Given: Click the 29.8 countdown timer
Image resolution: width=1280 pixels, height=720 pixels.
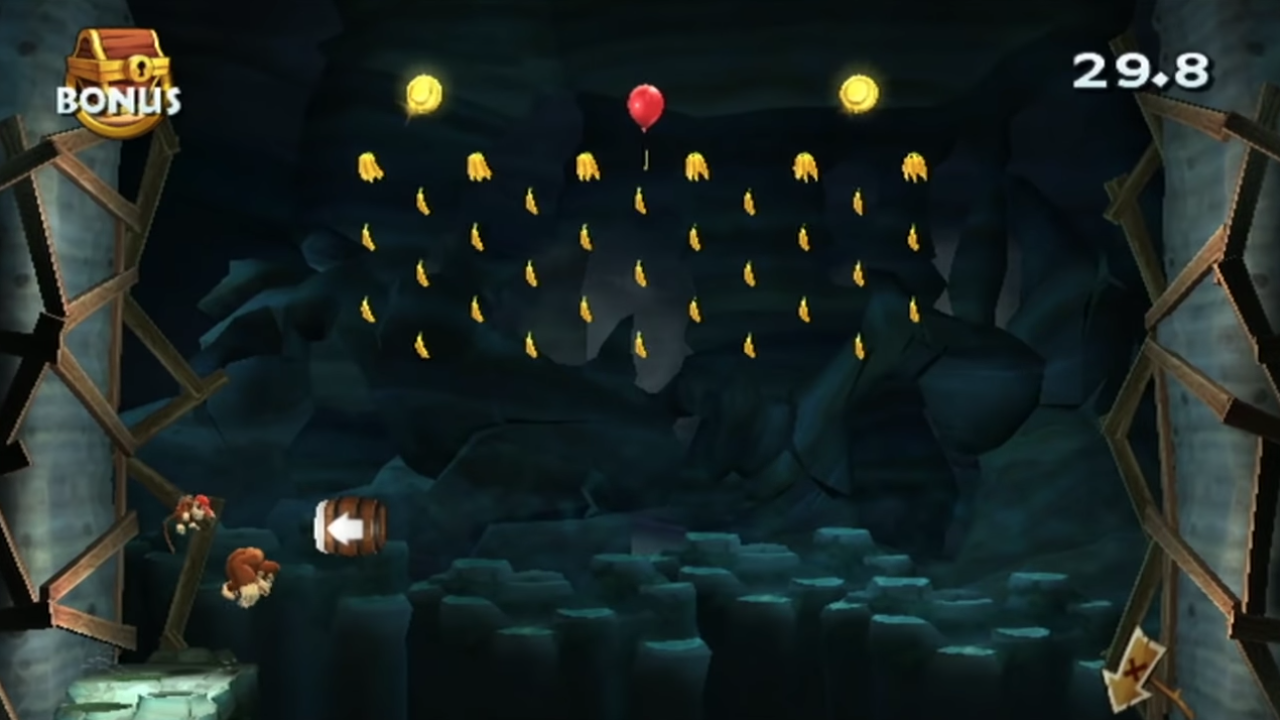Looking at the screenshot, I should point(1141,68).
